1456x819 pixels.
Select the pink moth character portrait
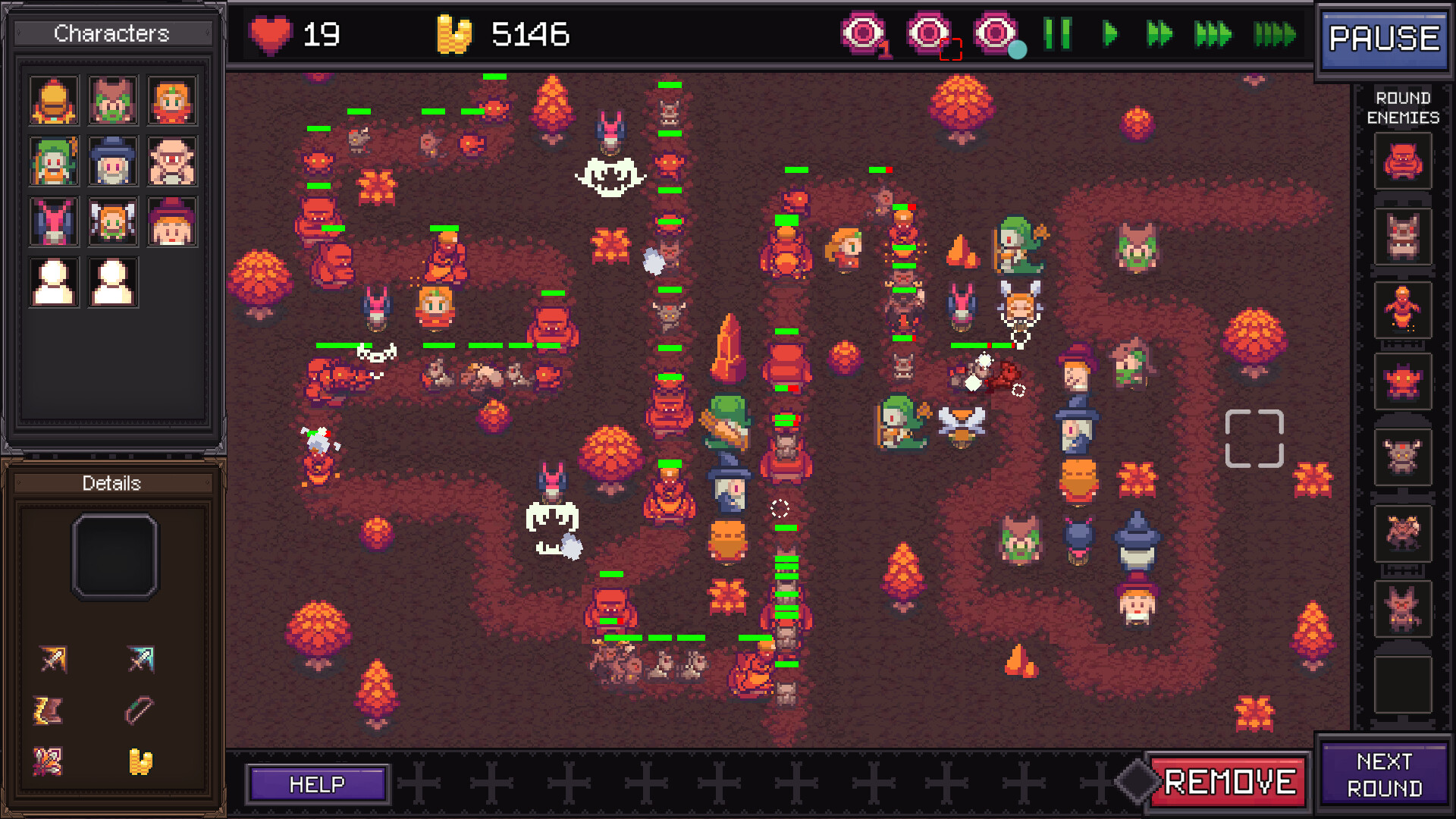53,222
